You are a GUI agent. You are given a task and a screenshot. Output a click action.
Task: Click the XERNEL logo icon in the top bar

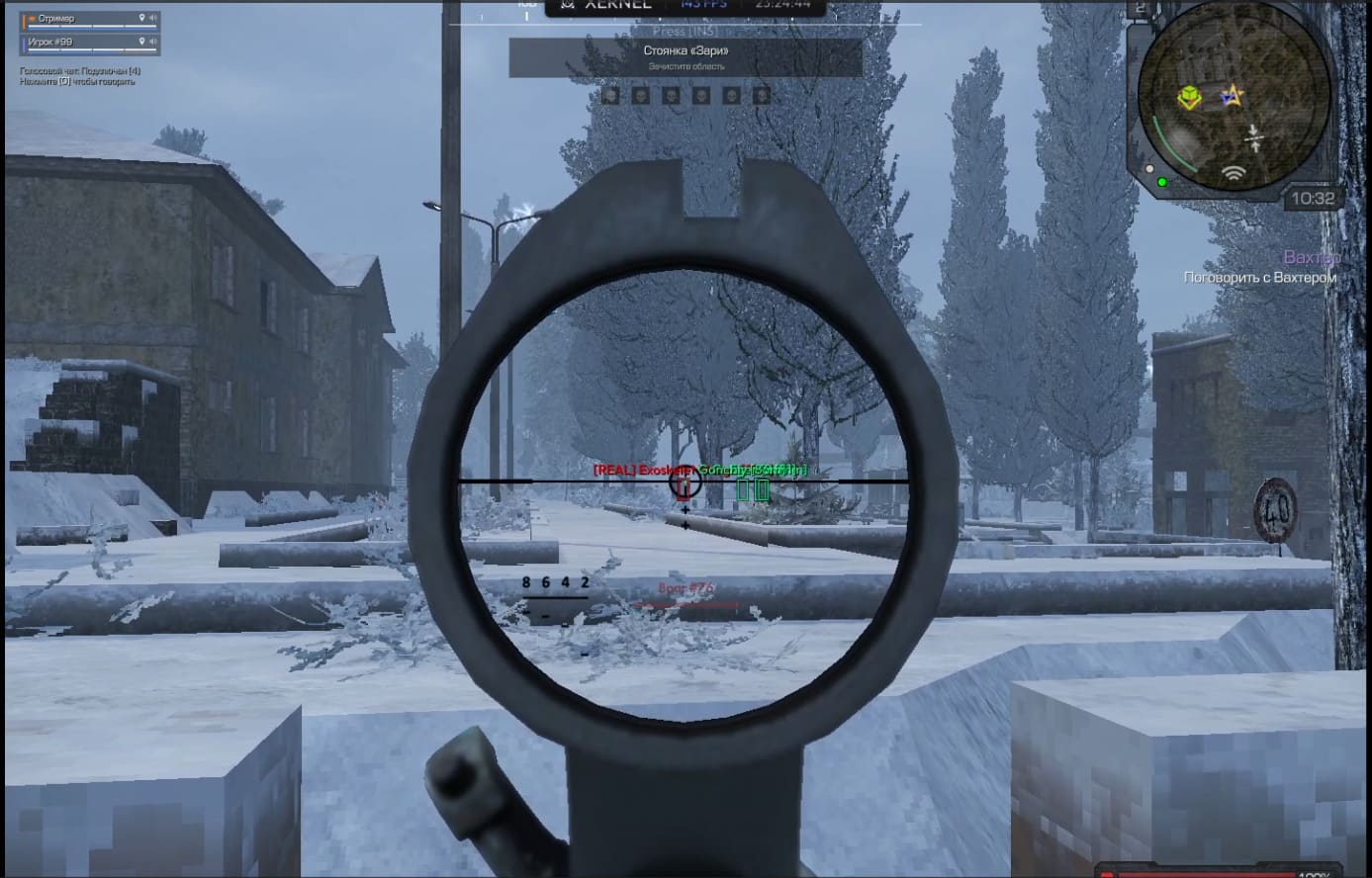(569, 6)
